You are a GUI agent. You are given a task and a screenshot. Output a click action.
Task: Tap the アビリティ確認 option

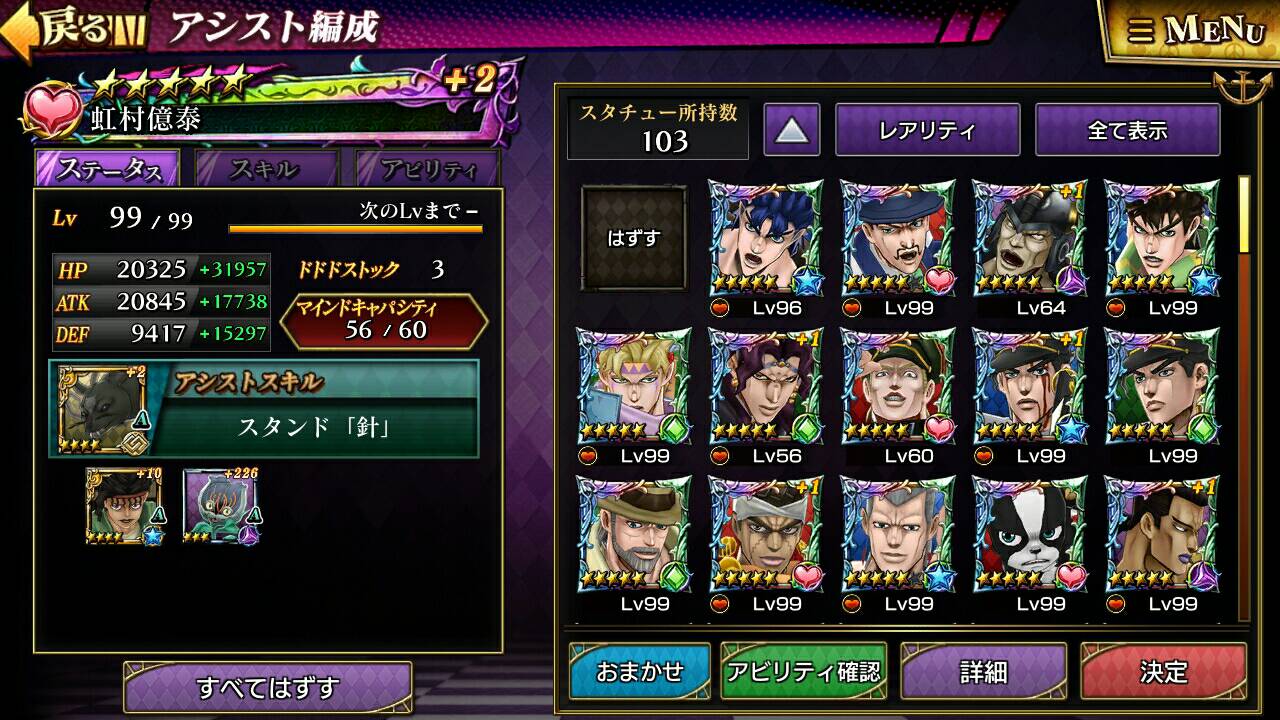coord(806,670)
